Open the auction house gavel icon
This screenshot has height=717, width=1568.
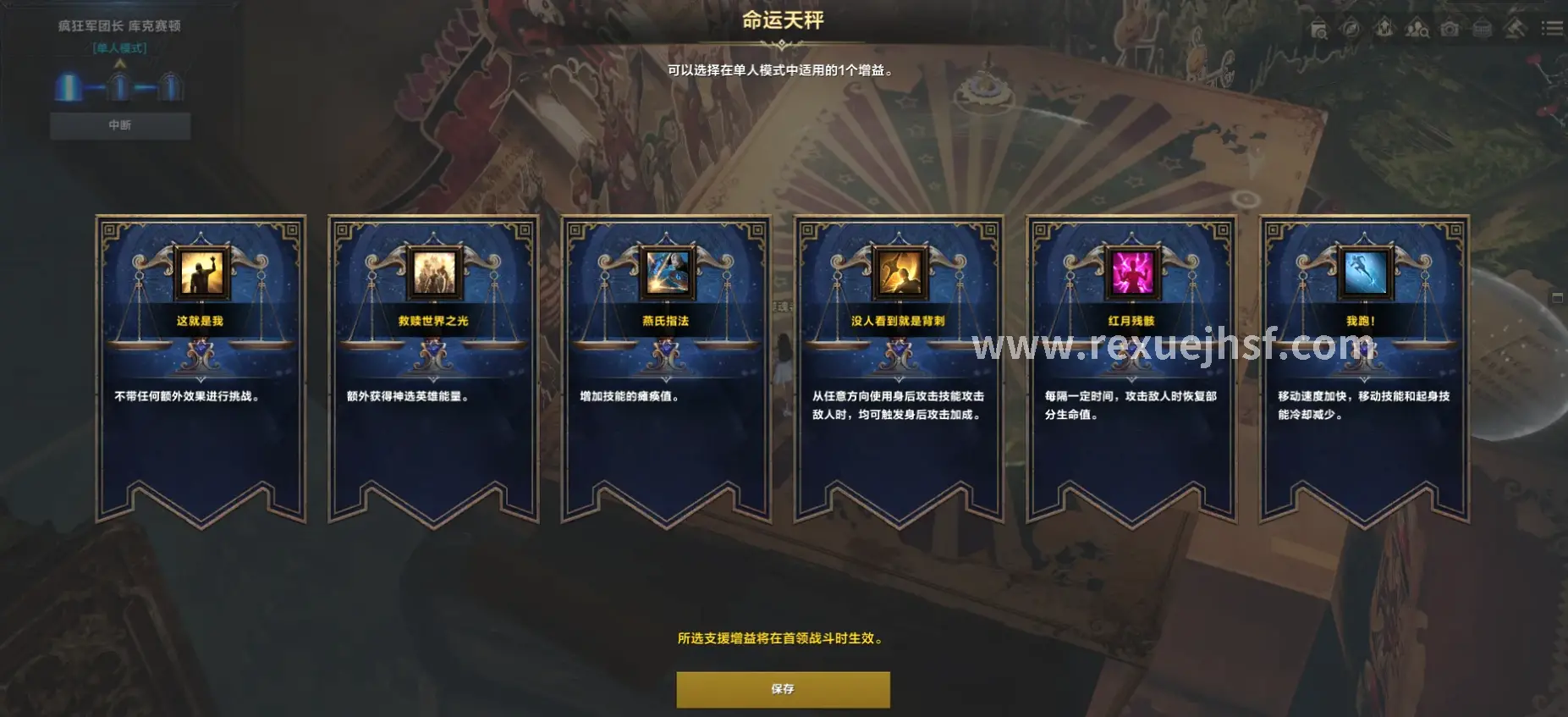[1514, 28]
